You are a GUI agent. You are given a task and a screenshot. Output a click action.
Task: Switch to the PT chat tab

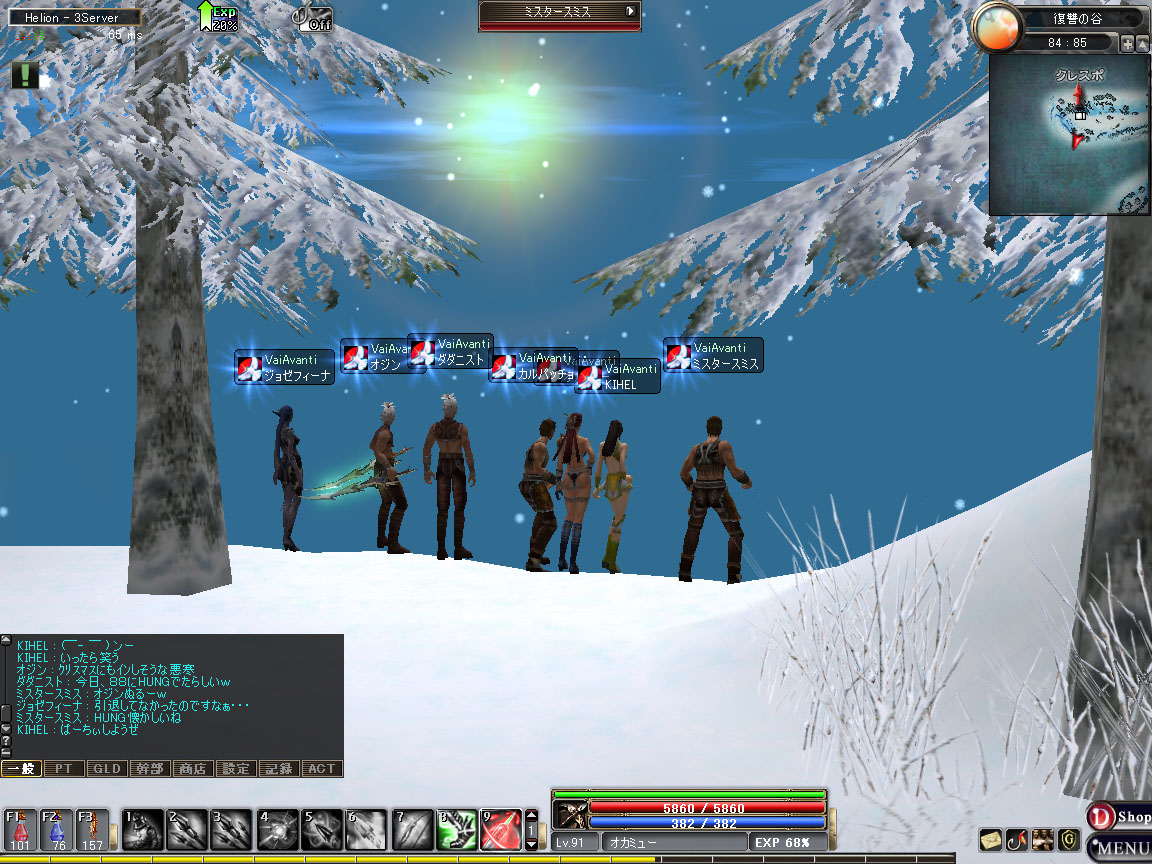[x=64, y=769]
